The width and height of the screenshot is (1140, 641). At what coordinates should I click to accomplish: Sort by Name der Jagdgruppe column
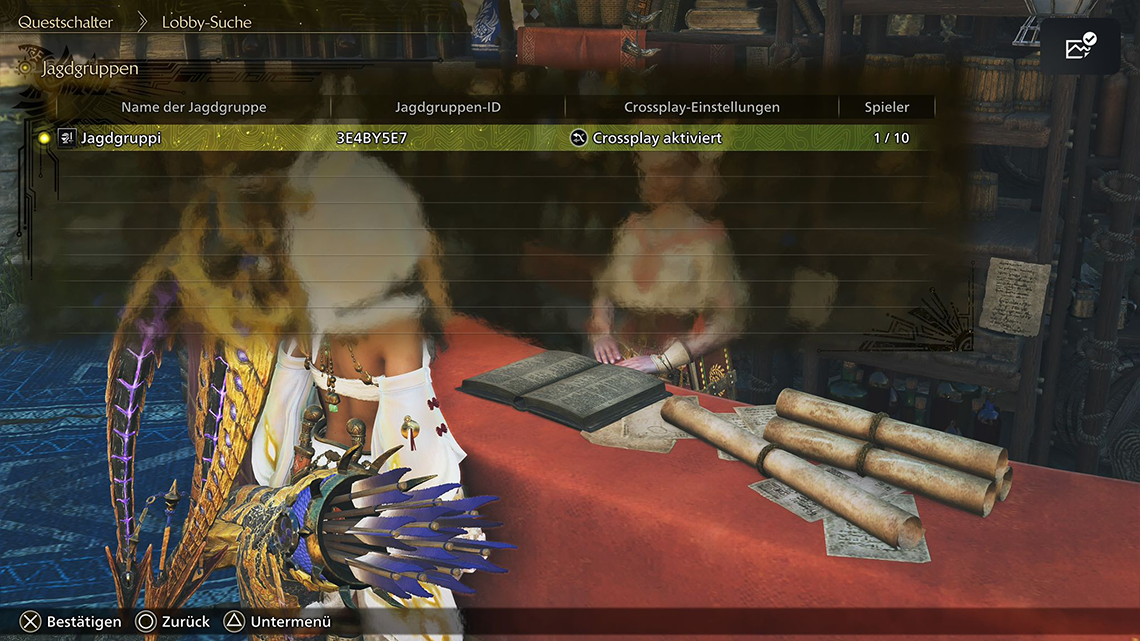194,107
